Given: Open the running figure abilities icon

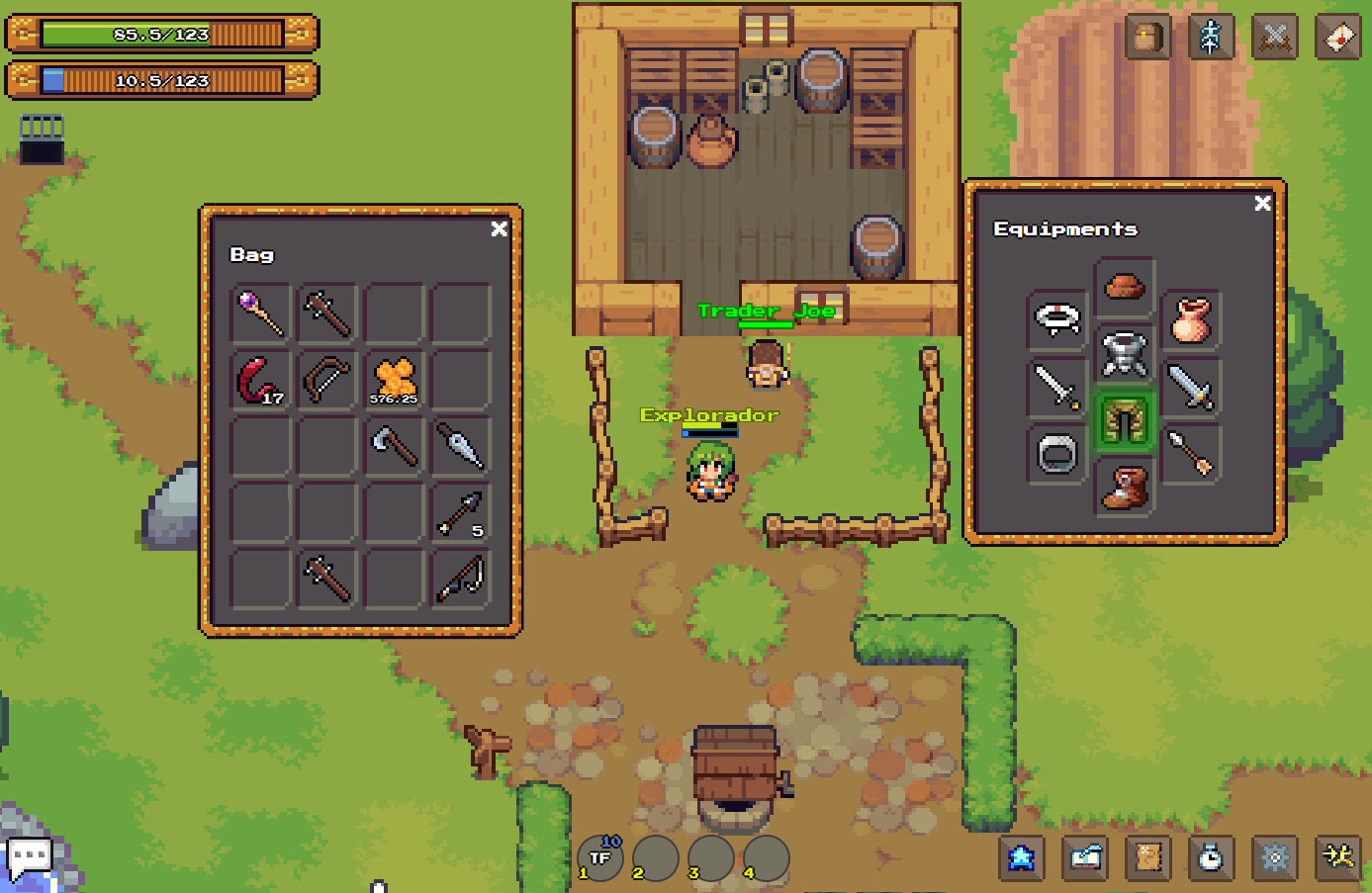Looking at the screenshot, I should 1338,857.
